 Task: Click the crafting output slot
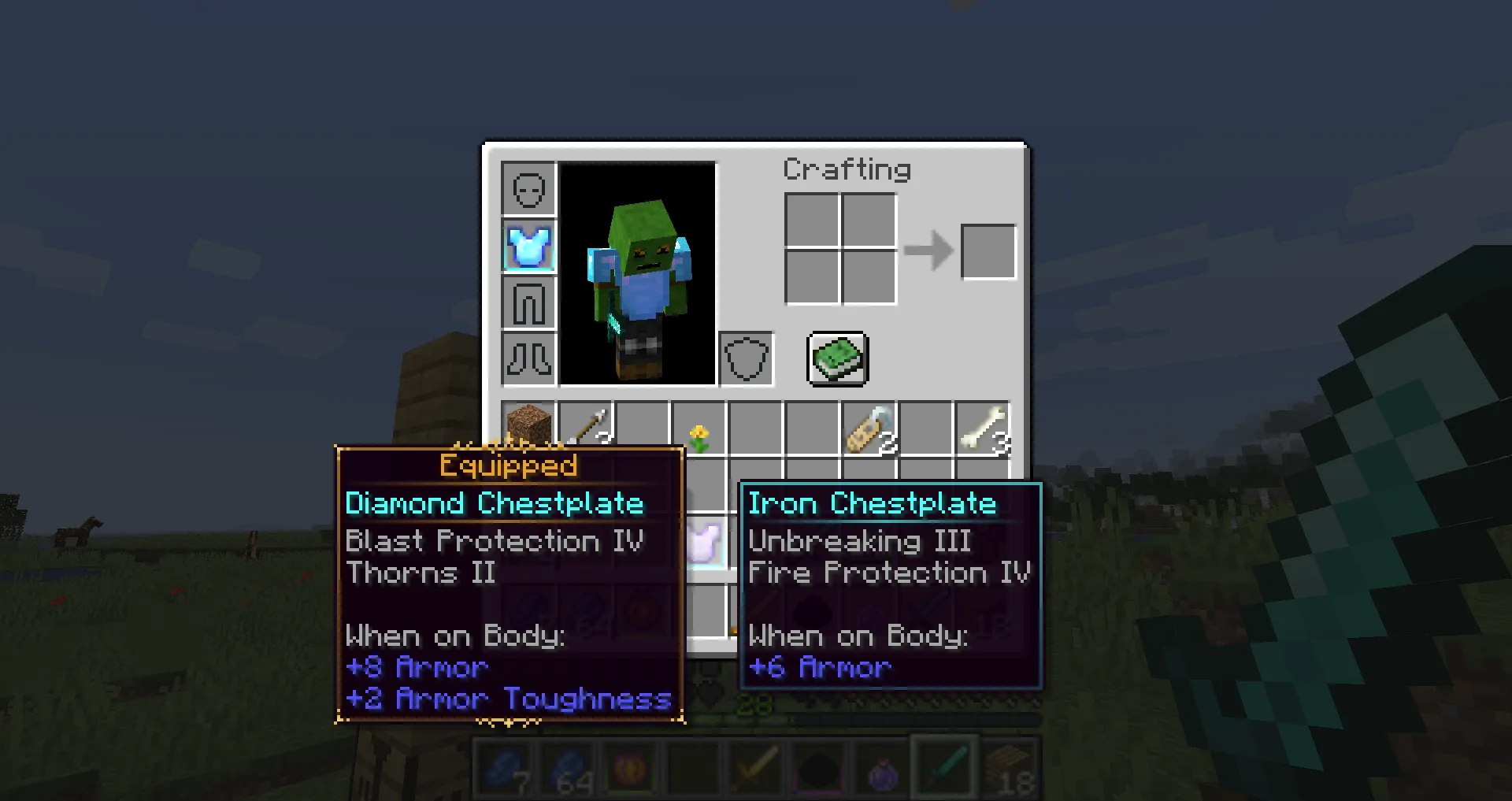(x=988, y=252)
